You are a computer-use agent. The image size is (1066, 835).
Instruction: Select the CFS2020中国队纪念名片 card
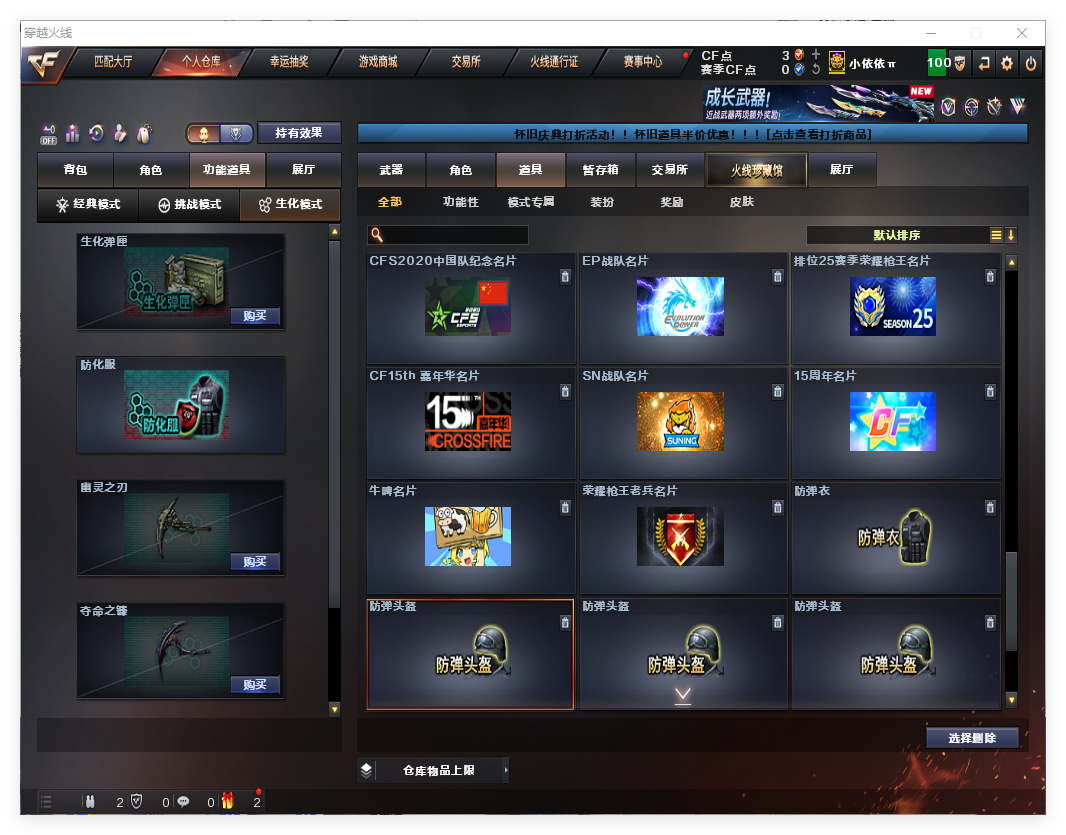click(470, 307)
